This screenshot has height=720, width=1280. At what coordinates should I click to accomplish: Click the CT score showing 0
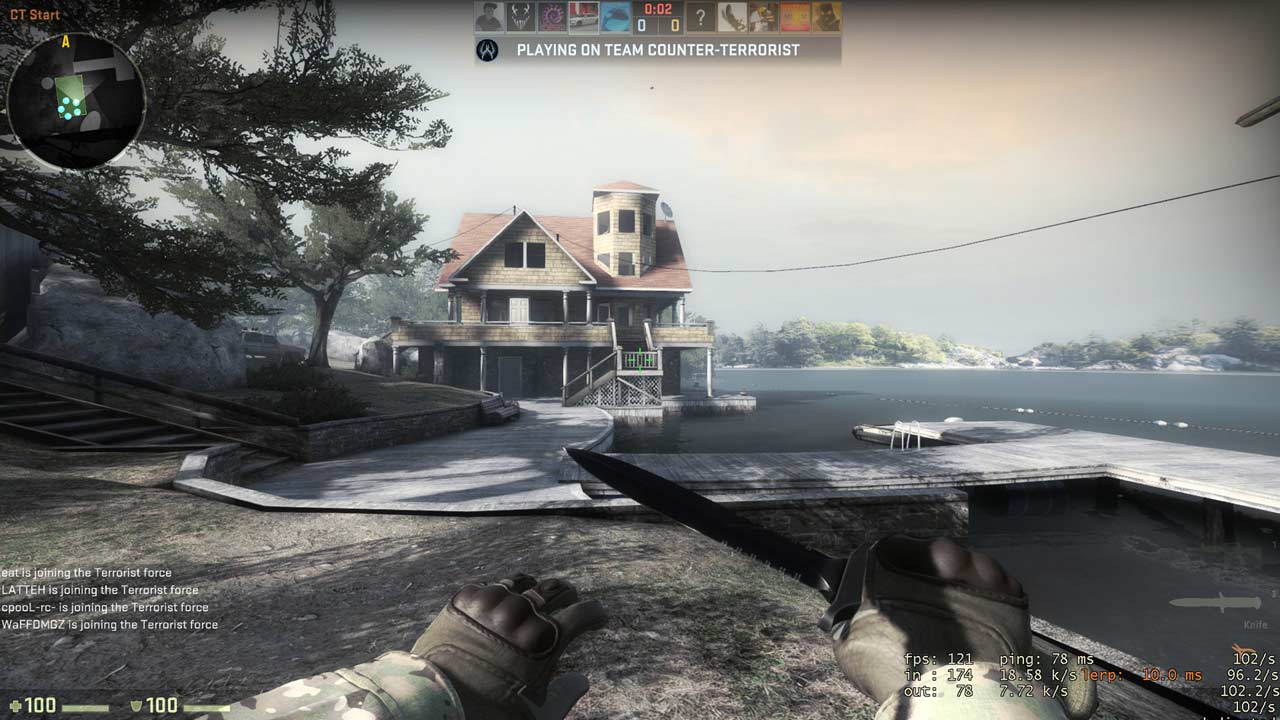(x=641, y=23)
